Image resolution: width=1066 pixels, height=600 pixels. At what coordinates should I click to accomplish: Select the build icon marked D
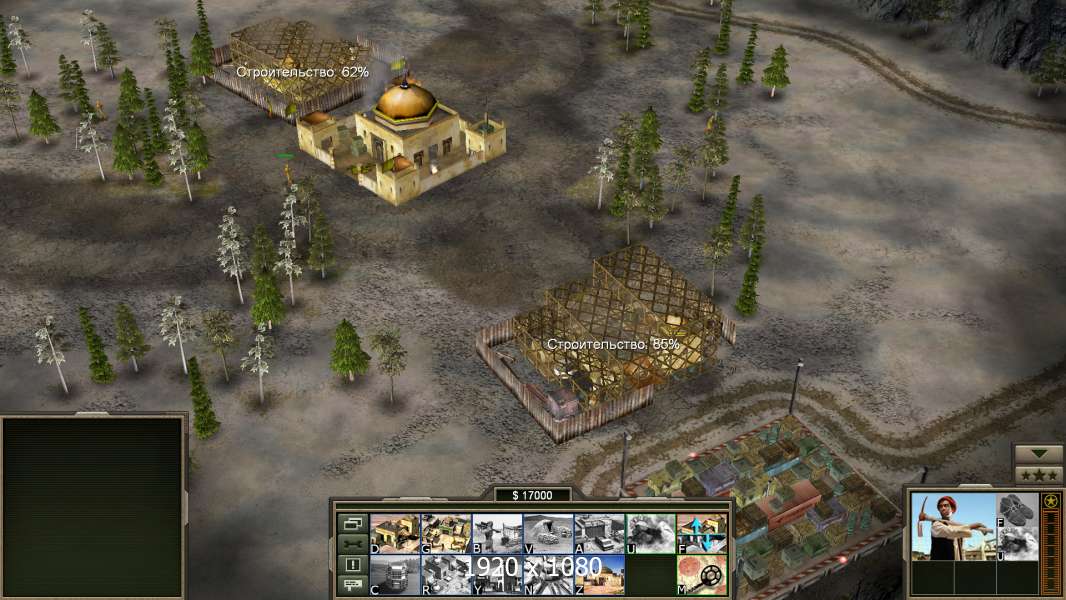pos(394,534)
